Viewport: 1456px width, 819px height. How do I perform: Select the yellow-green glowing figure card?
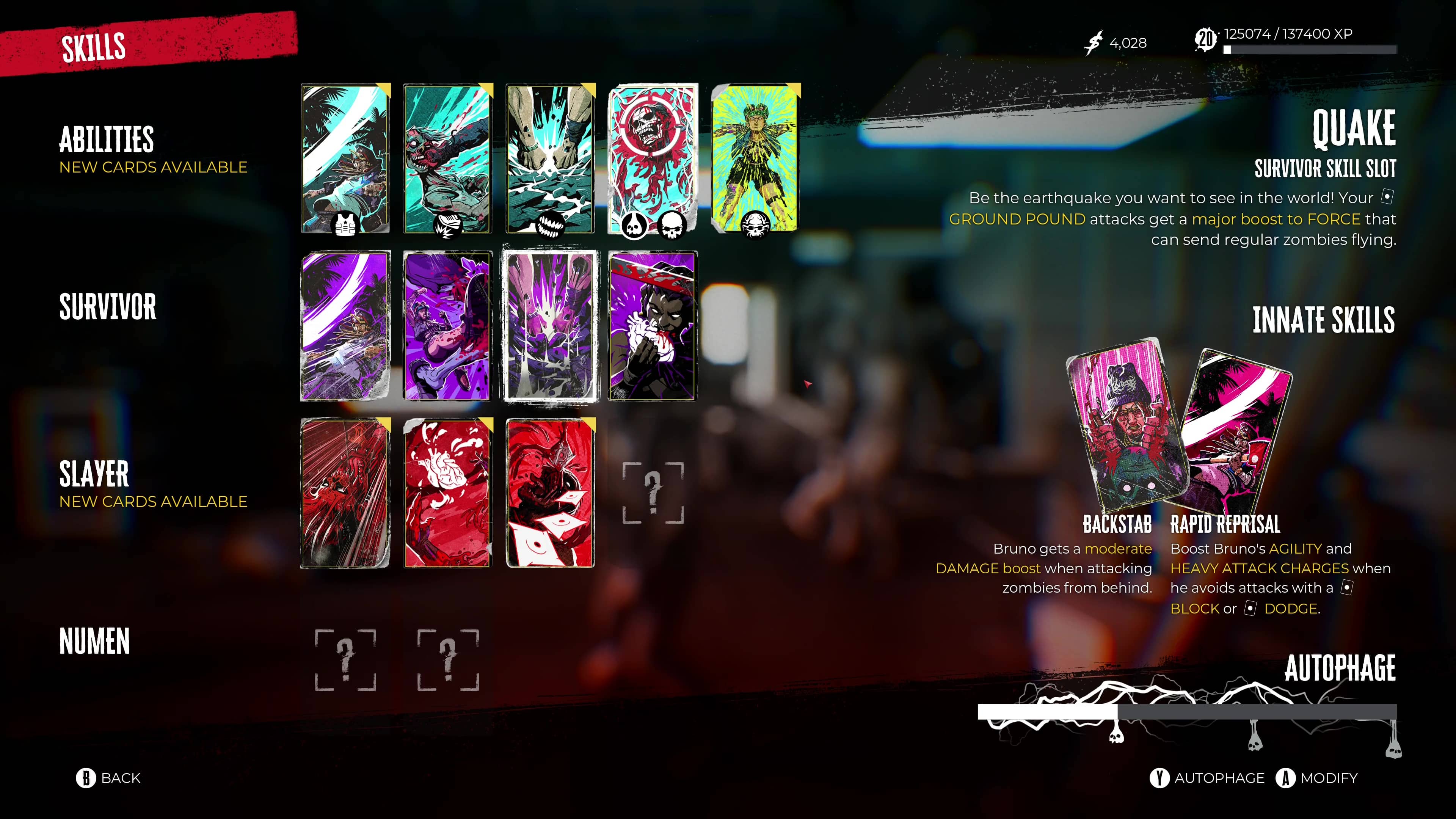pyautogui.click(x=755, y=158)
